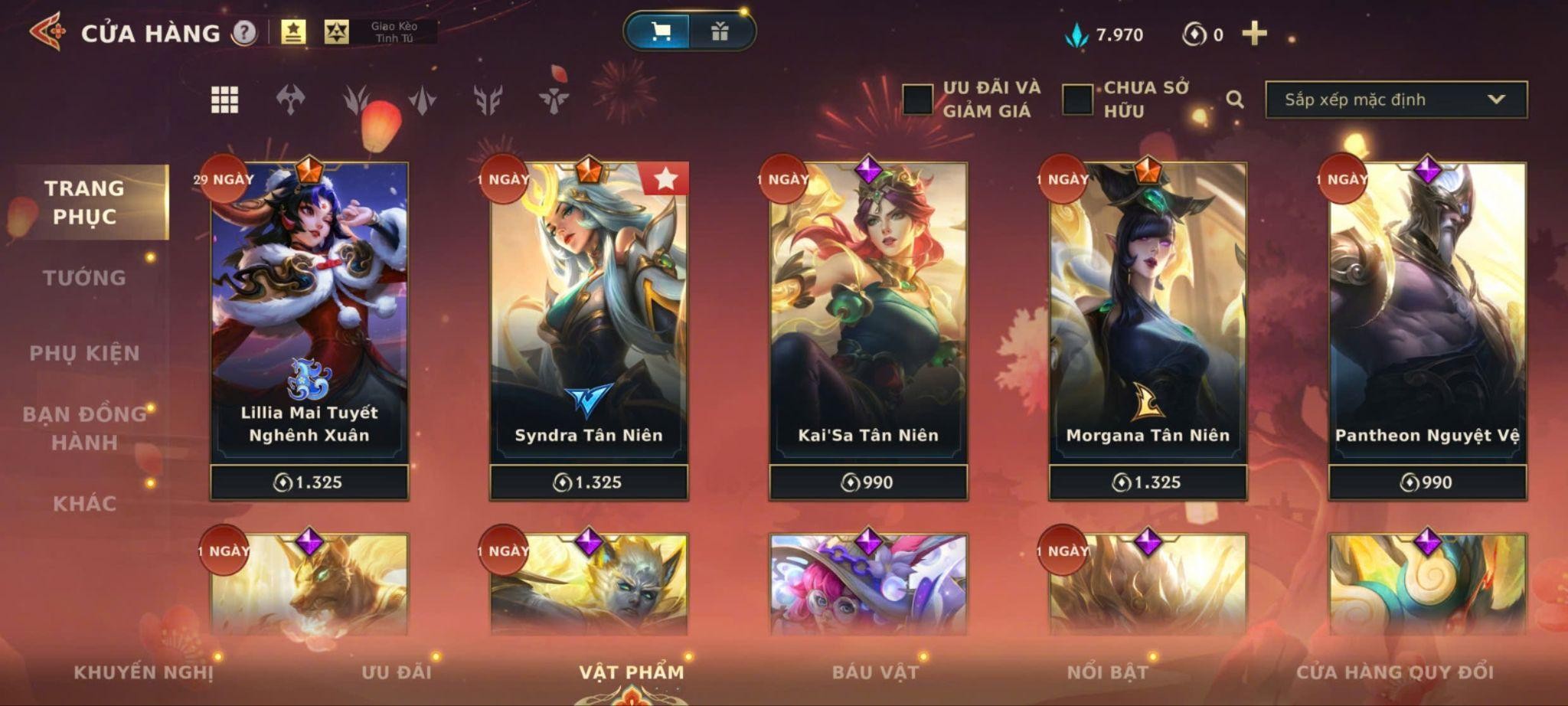
Task: Open Pantheon Nguyệt Vệ skin card
Action: pyautogui.click(x=1427, y=322)
